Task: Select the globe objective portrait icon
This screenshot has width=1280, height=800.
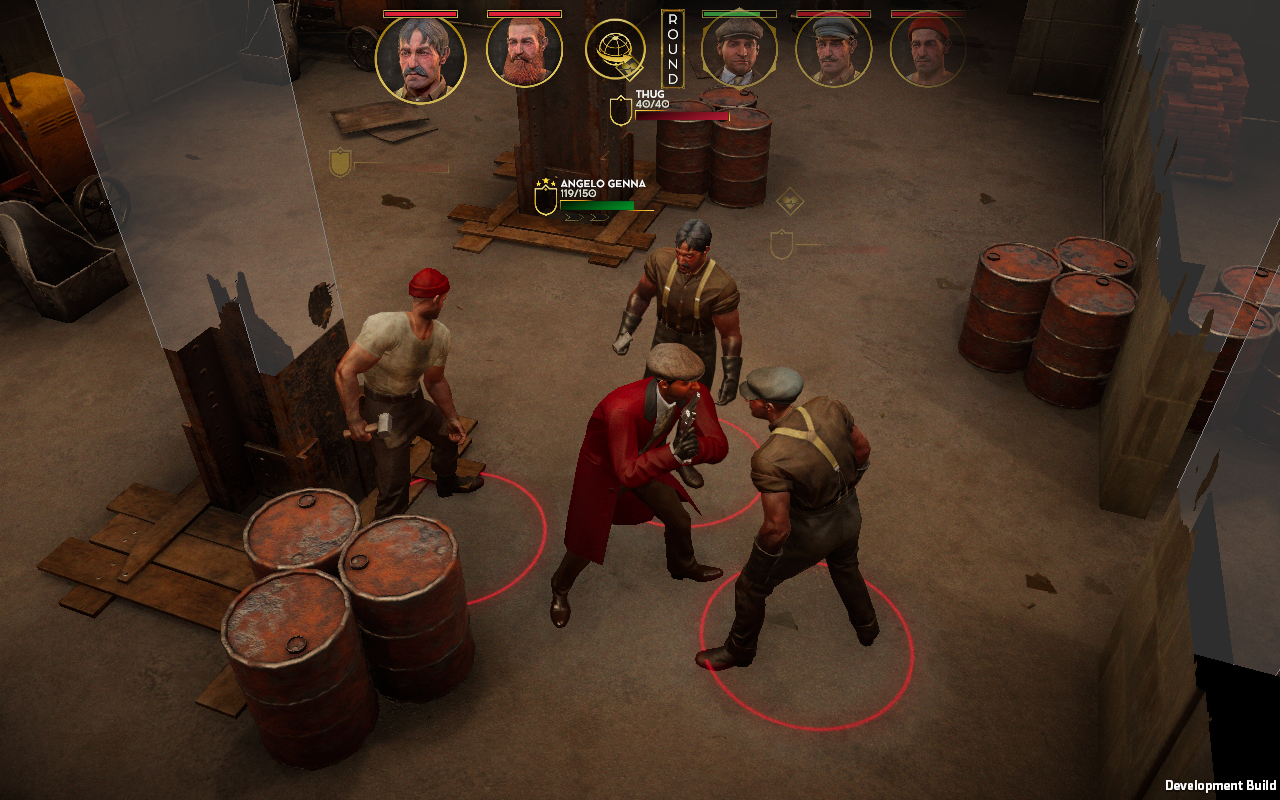Action: coord(622,49)
